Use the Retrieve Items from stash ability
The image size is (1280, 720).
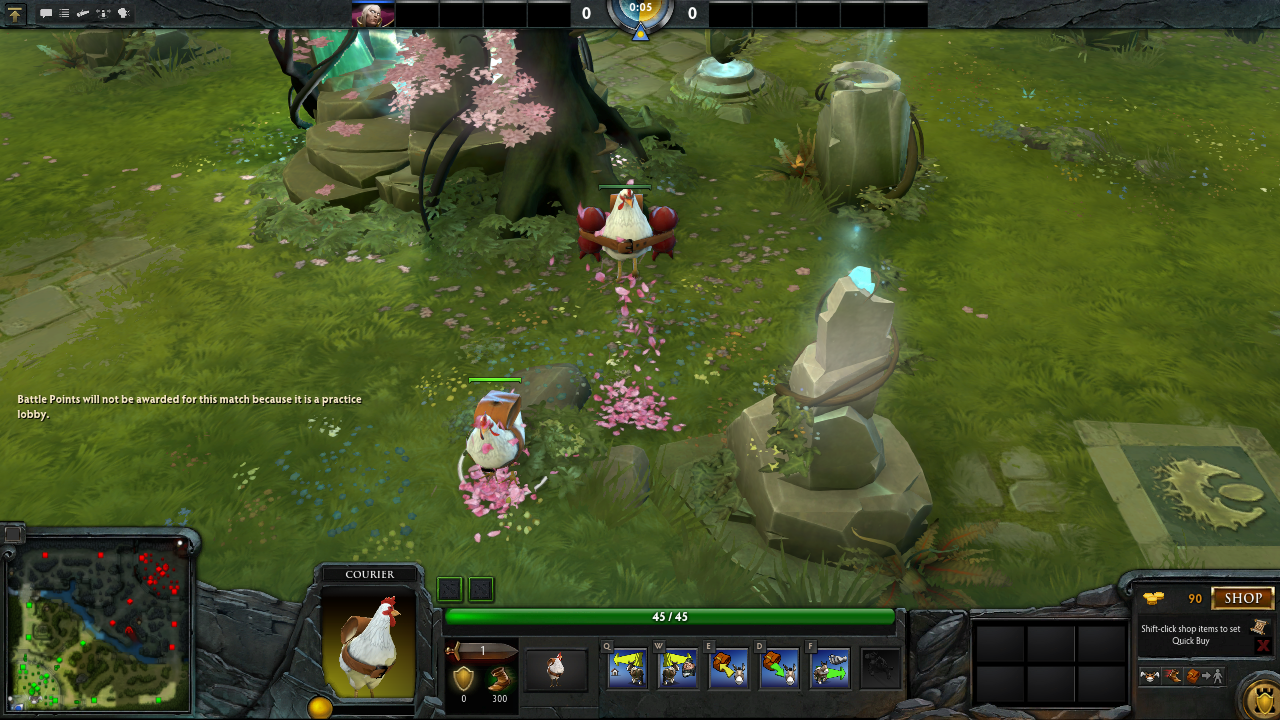point(780,669)
